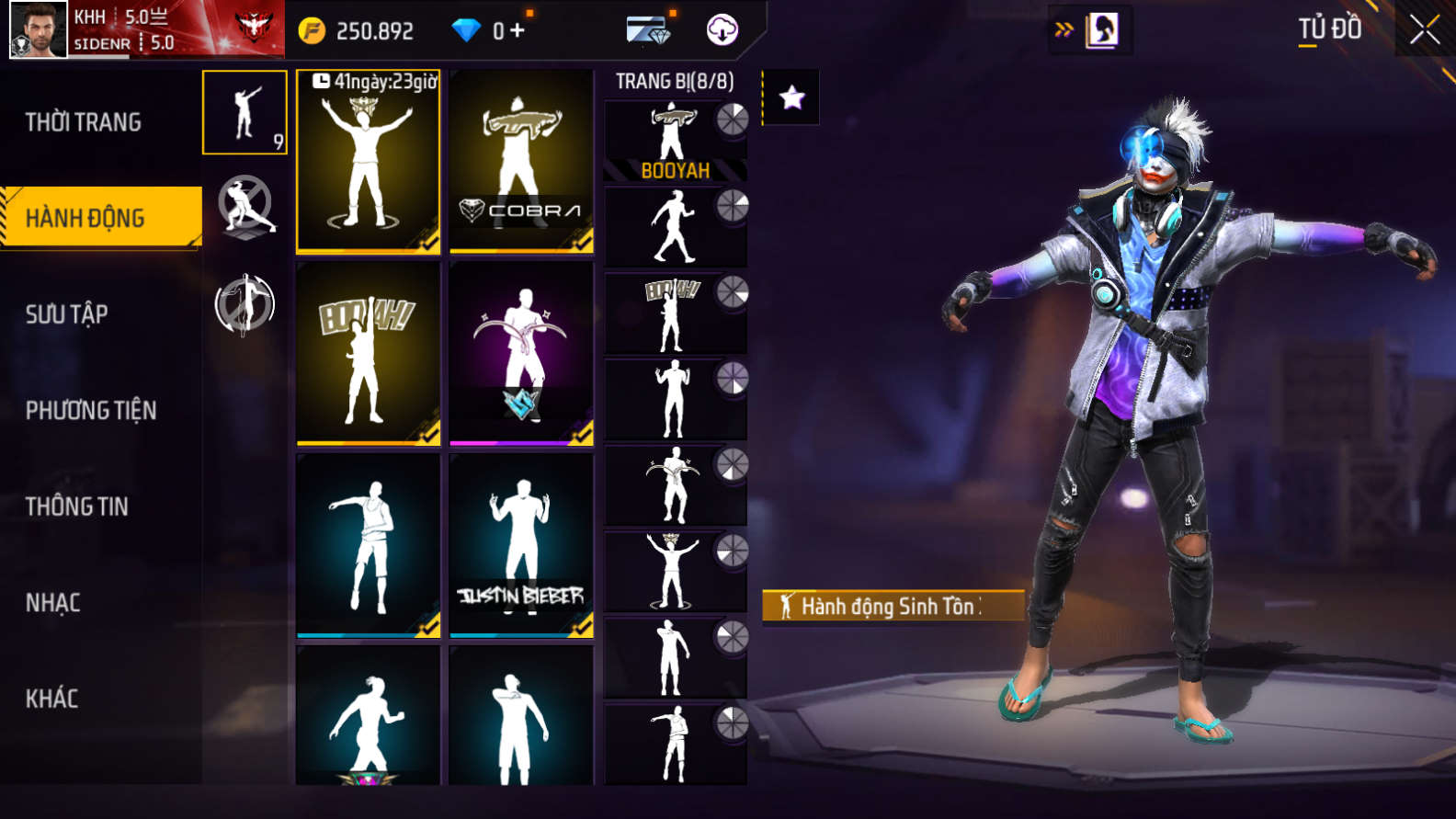Add diamonds with the plus button
Image resolution: width=1456 pixels, height=819 pixels.
518,30
